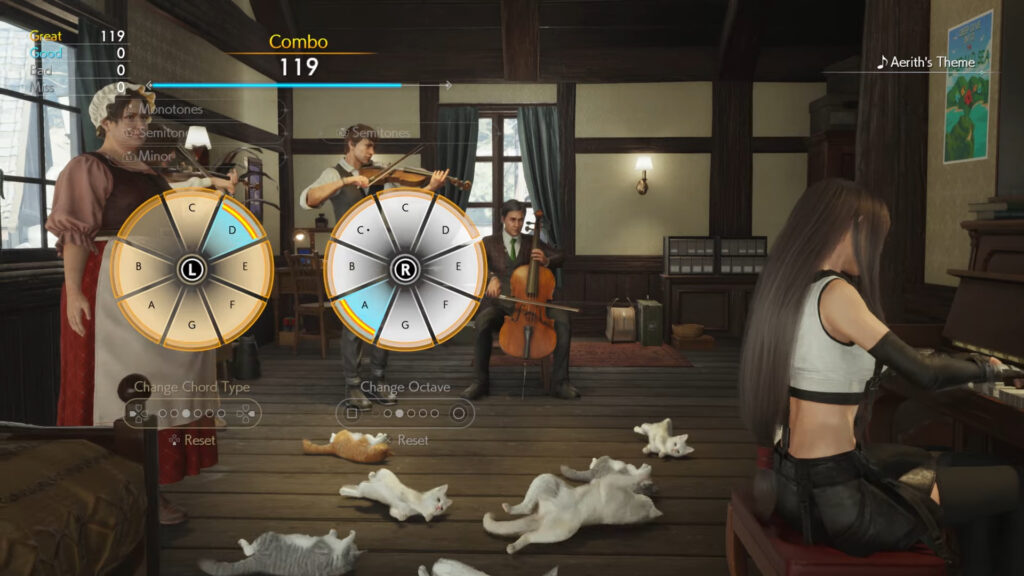
Task: Play the D note on the right wheel
Action: [446, 230]
